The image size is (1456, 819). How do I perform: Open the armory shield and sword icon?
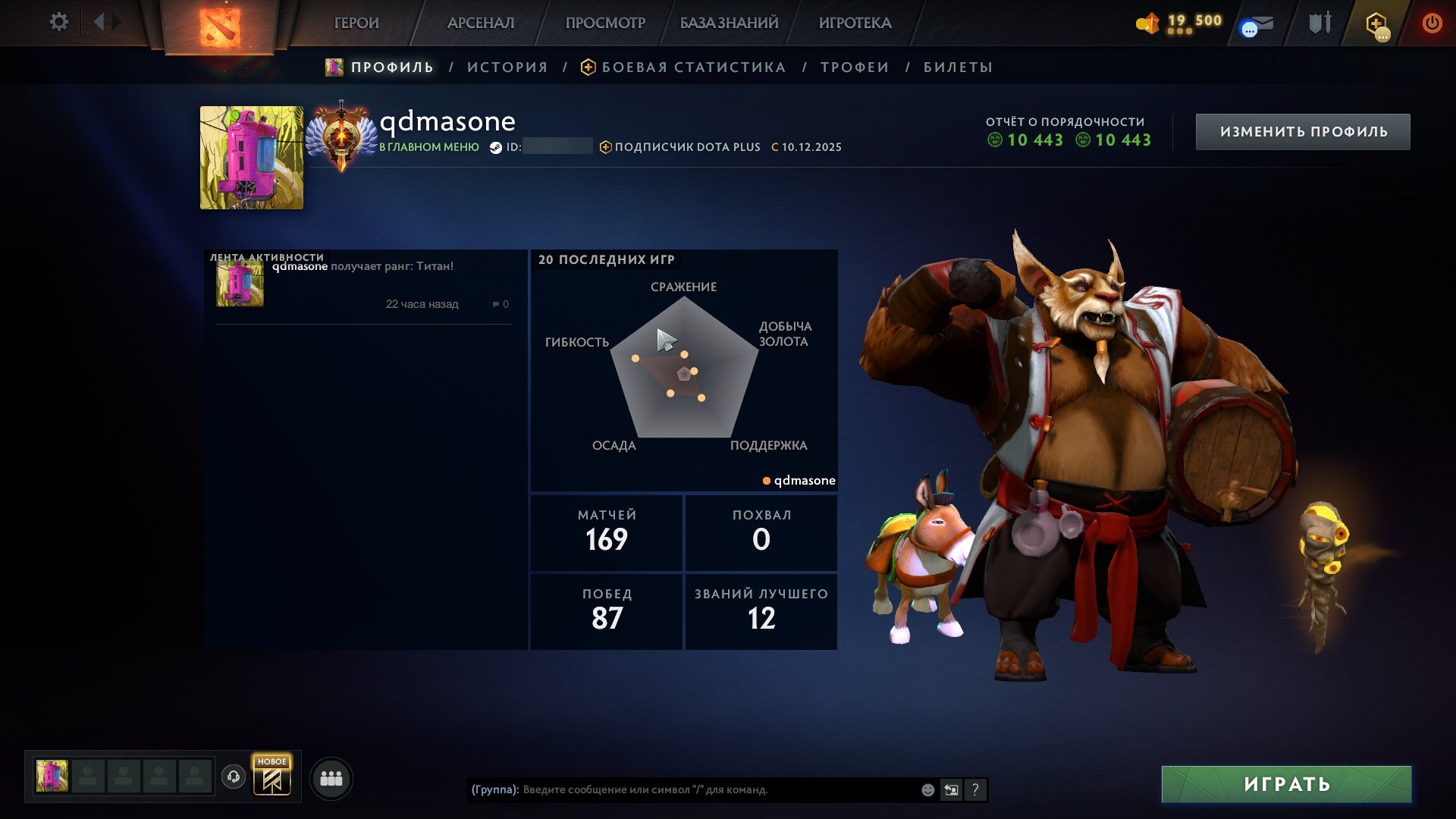[x=1319, y=21]
